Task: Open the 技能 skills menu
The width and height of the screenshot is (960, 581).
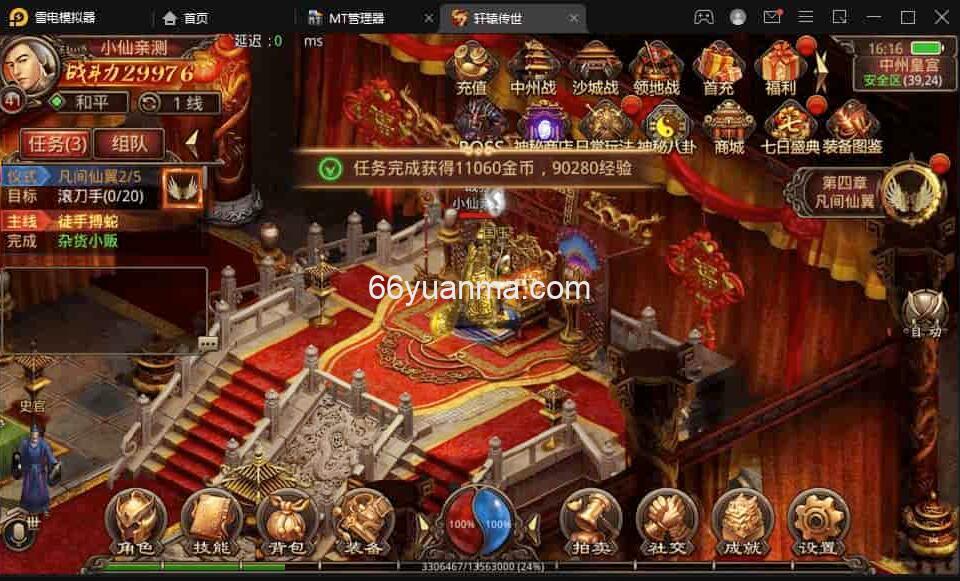Action: coord(211,522)
